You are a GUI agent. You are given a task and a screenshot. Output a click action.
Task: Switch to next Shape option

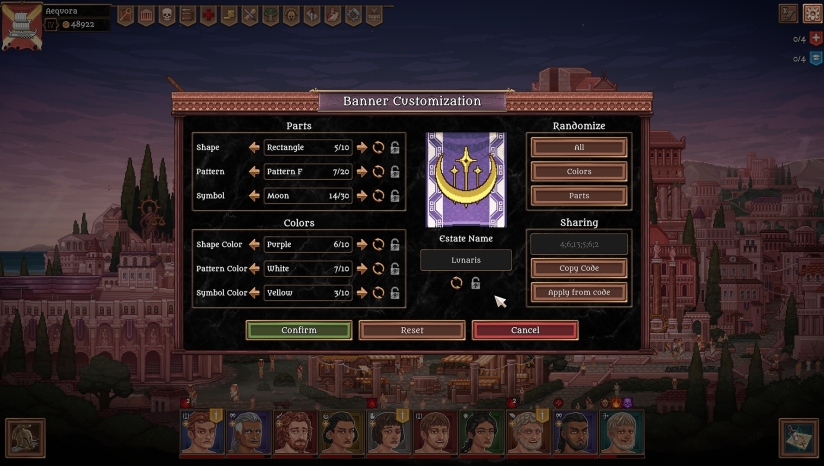coord(362,147)
